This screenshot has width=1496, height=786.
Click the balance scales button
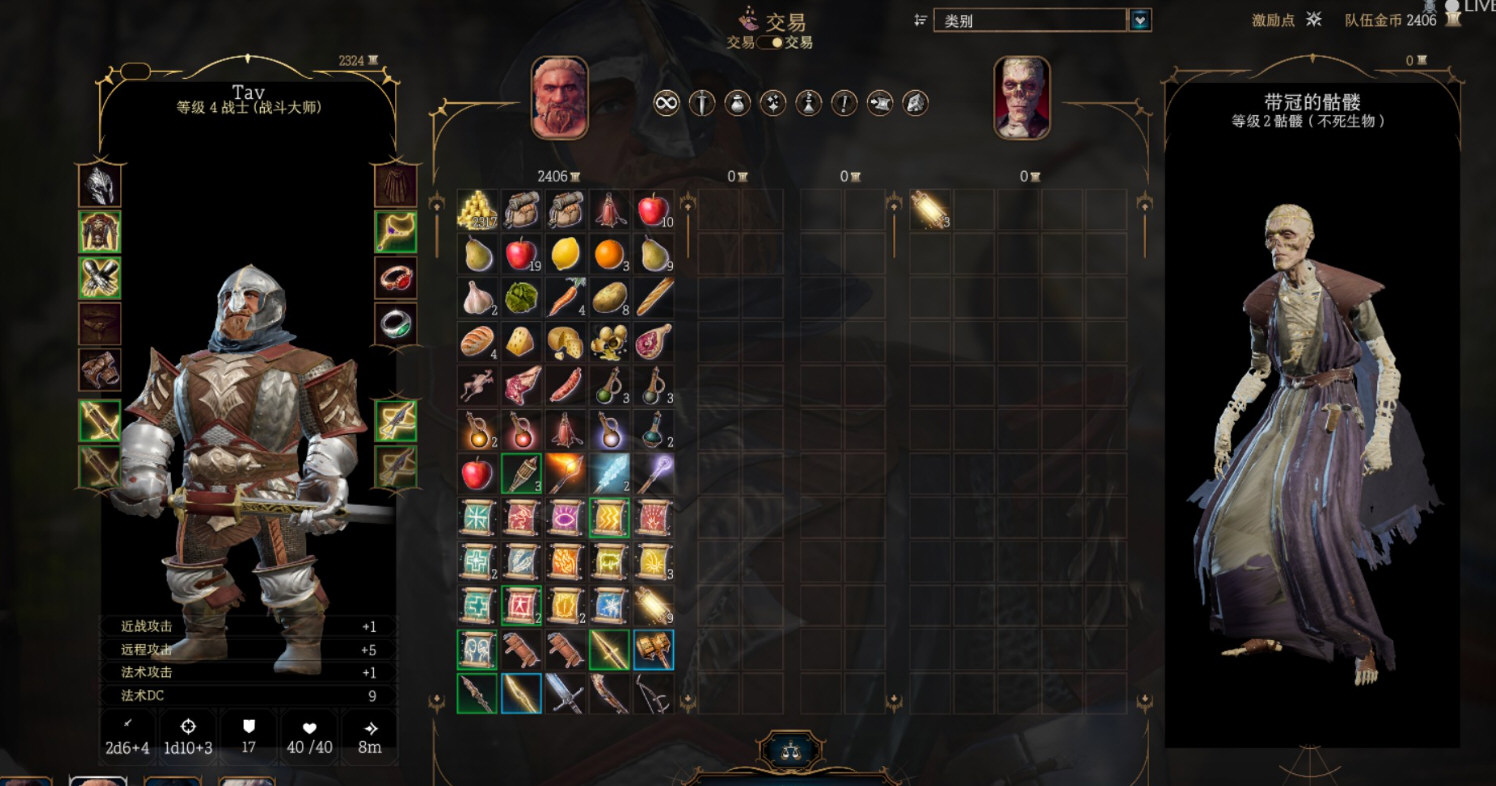click(x=792, y=750)
